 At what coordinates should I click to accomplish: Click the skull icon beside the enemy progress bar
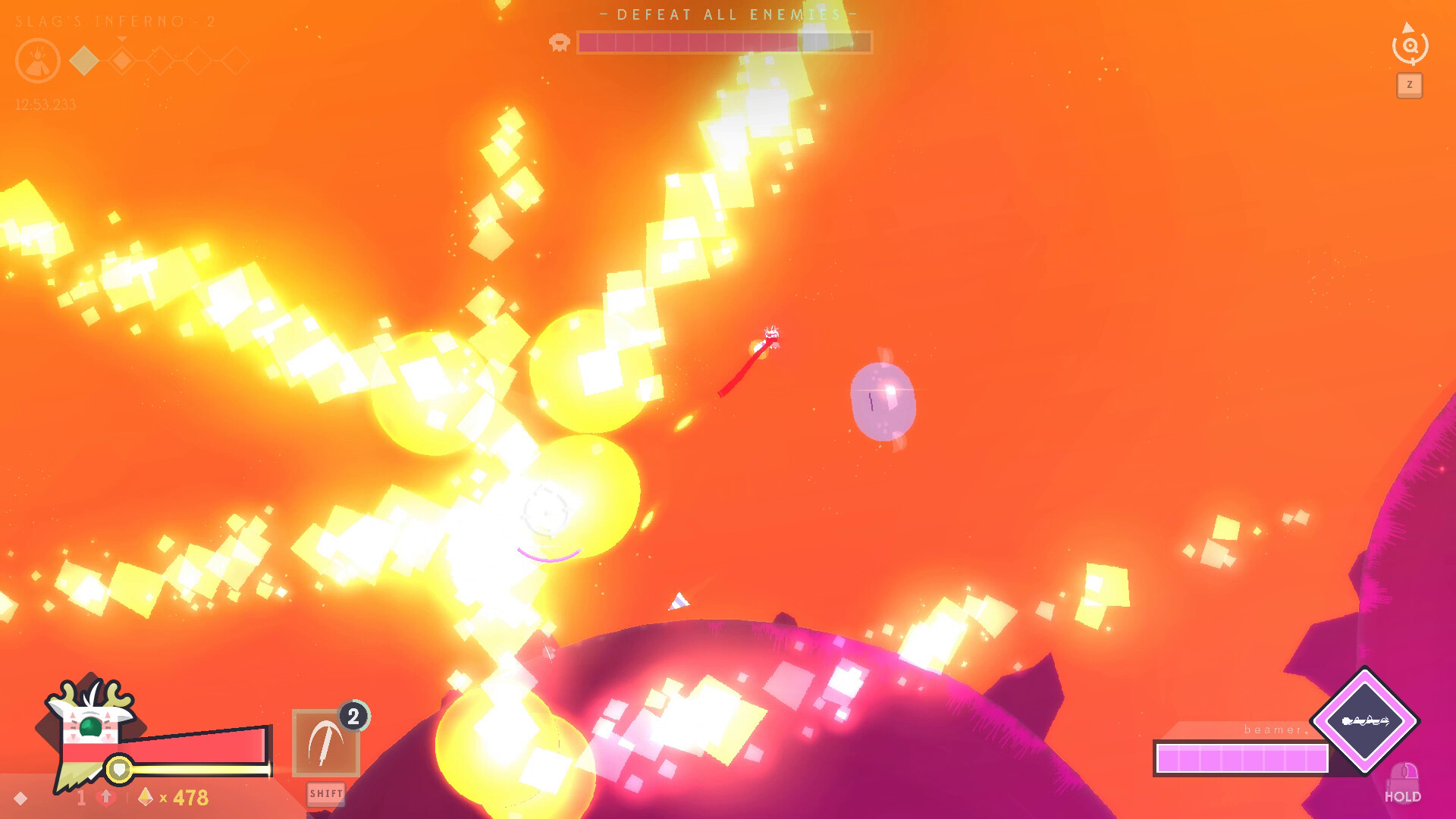pos(559,43)
